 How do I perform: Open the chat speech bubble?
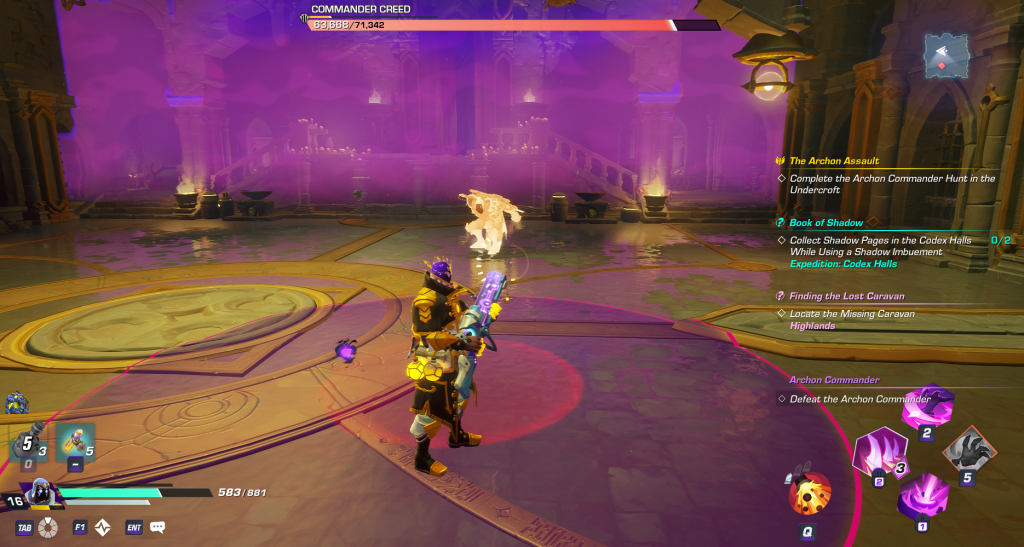[157, 527]
